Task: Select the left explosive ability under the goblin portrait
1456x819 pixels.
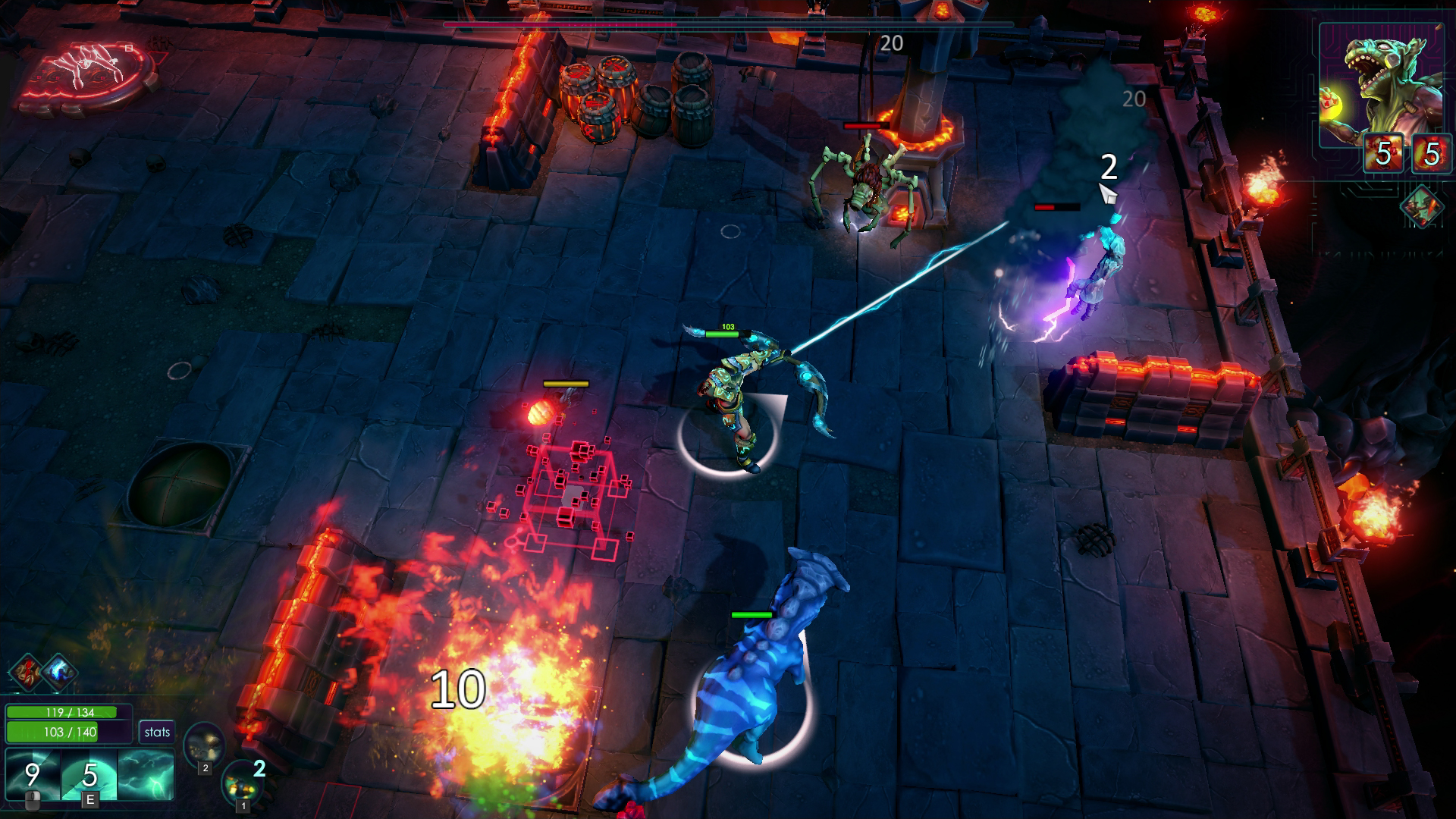Action: pyautogui.click(x=1384, y=152)
